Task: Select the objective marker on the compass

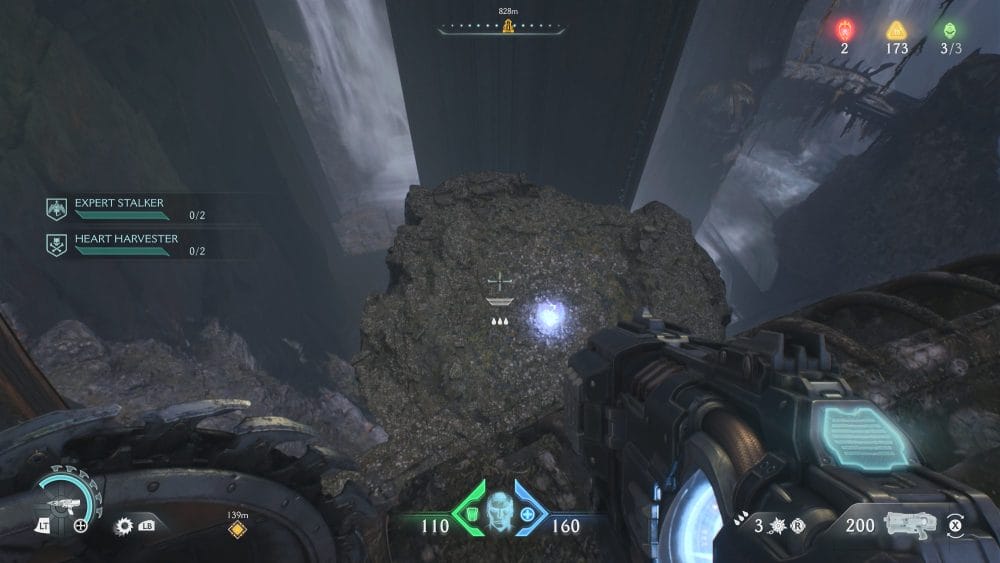Action: pos(508,26)
